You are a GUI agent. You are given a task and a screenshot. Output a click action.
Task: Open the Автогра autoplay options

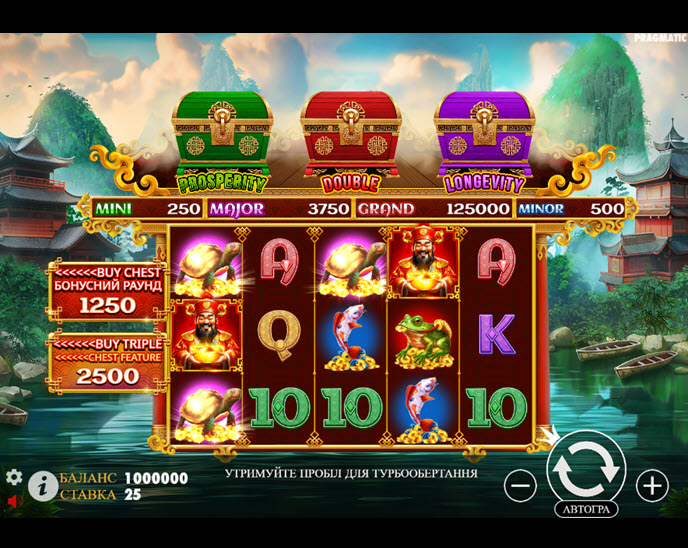[x=586, y=509]
